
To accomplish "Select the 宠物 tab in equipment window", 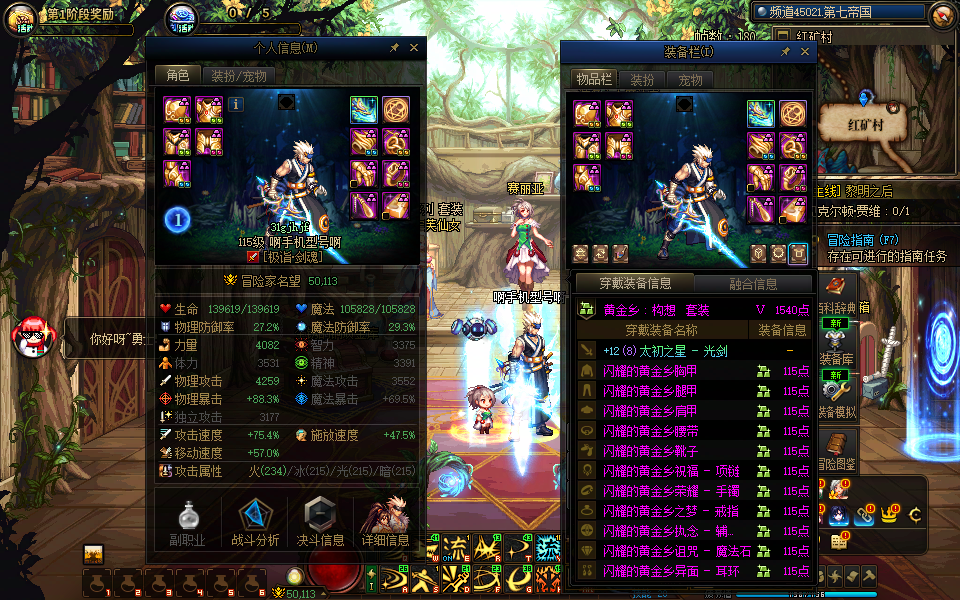I will tap(690, 80).
